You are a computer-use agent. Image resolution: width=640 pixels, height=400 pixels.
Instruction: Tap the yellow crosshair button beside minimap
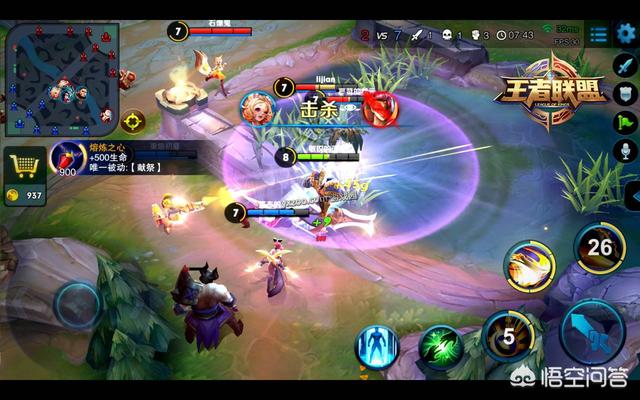pos(132,121)
